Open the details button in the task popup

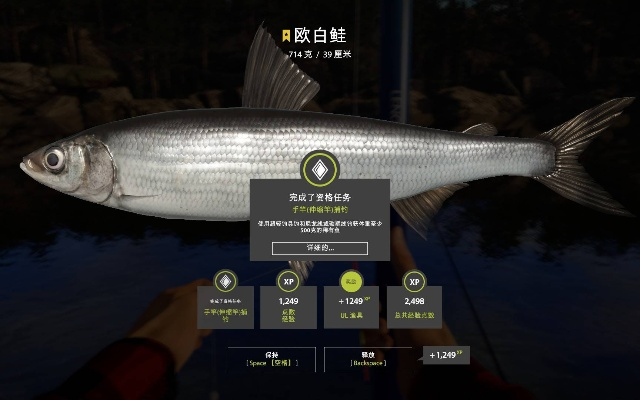(320, 247)
